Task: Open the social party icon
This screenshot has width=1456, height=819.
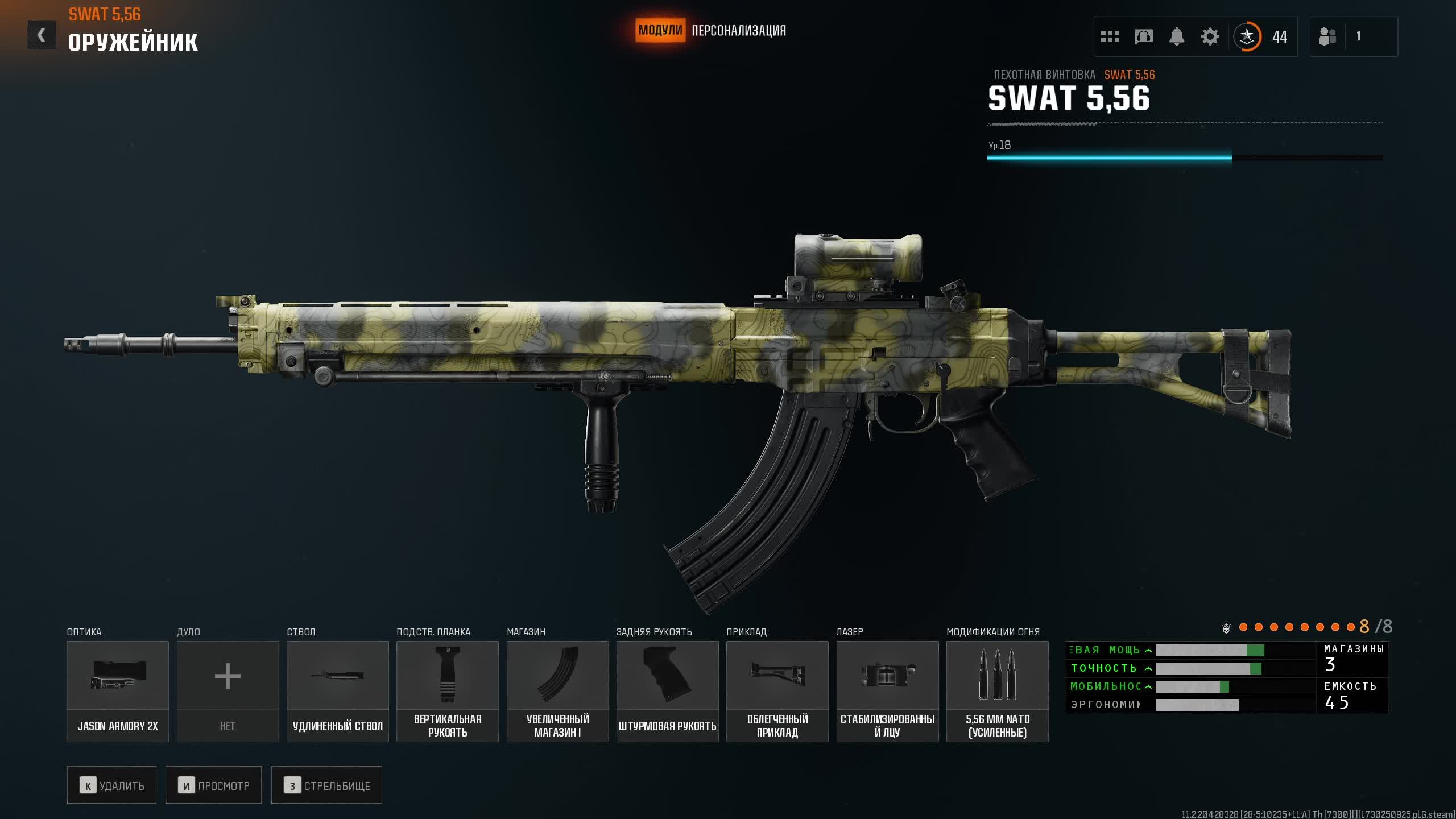Action: pyautogui.click(x=1327, y=37)
